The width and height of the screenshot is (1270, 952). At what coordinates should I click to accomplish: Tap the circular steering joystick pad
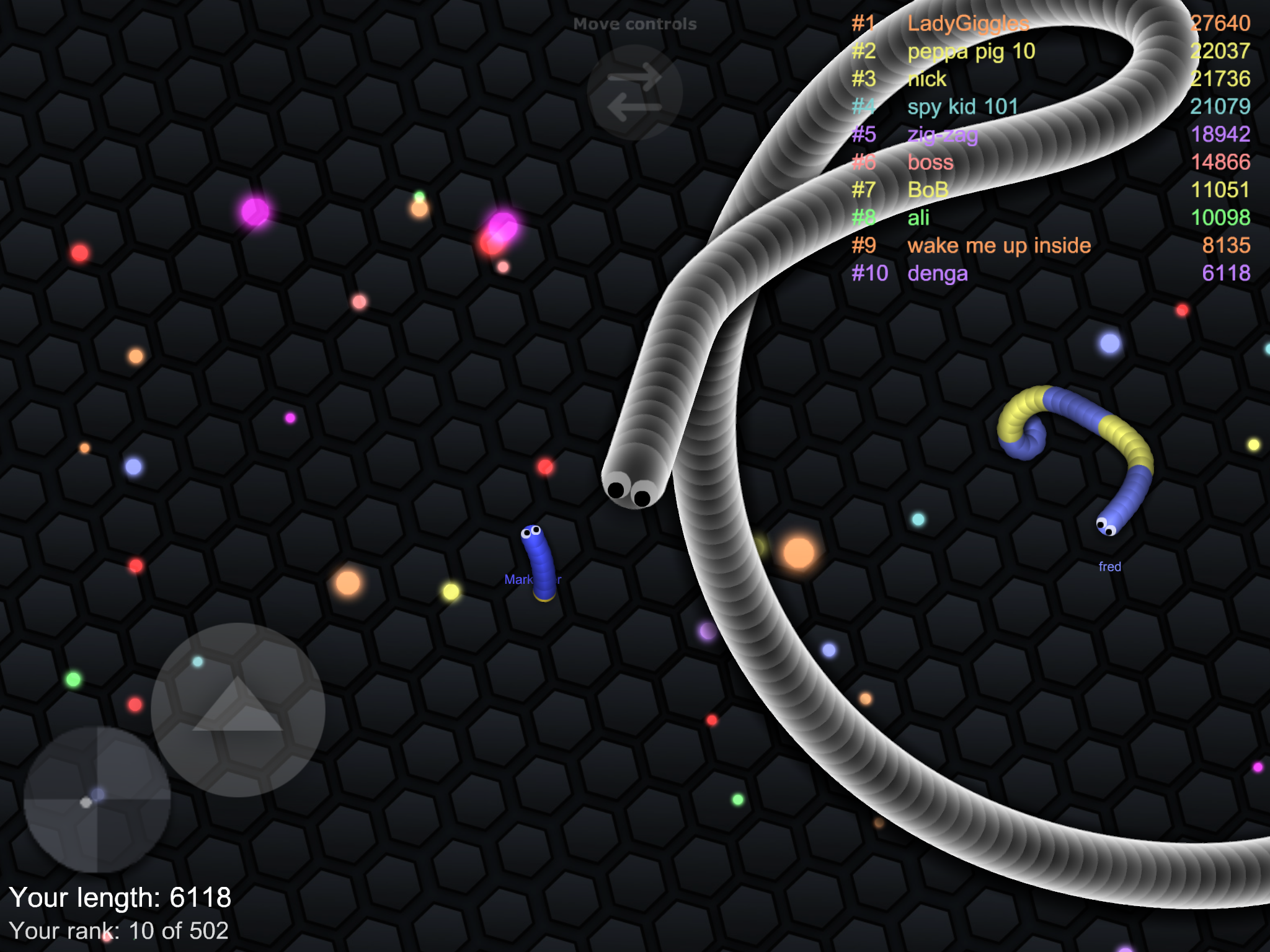(97, 800)
